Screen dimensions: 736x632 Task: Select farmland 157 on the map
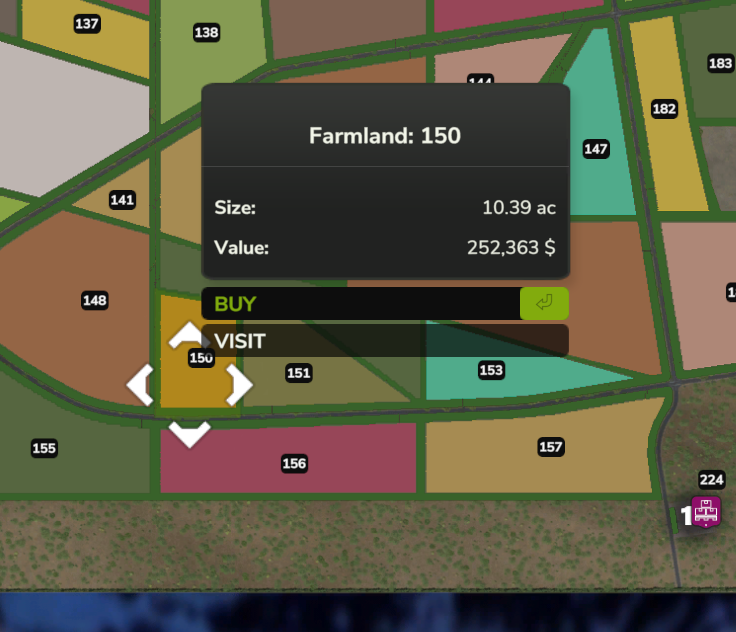point(551,446)
